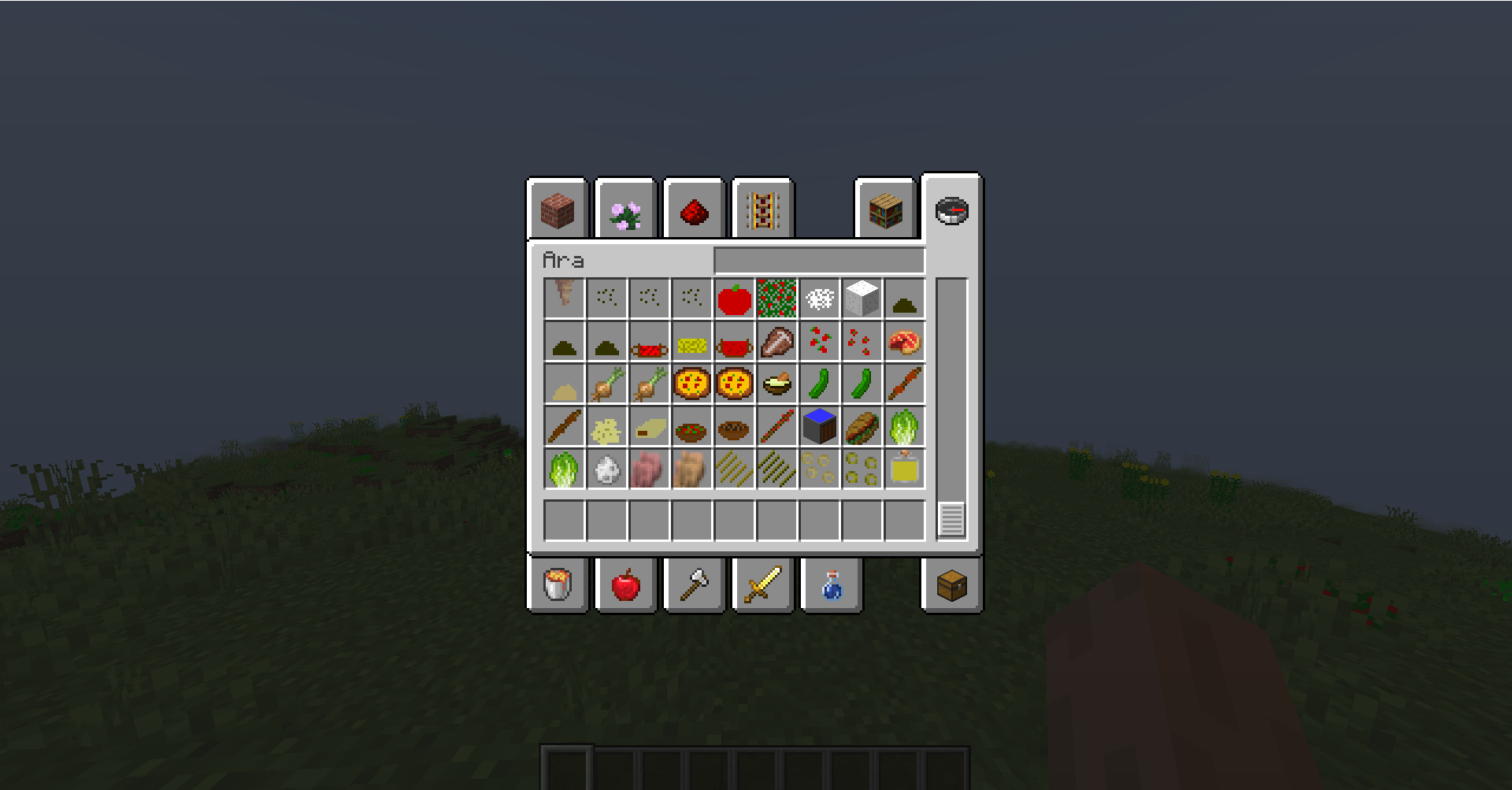Image resolution: width=1512 pixels, height=790 pixels.
Task: Pick up the tomato item from the grid
Action: [x=736, y=299]
